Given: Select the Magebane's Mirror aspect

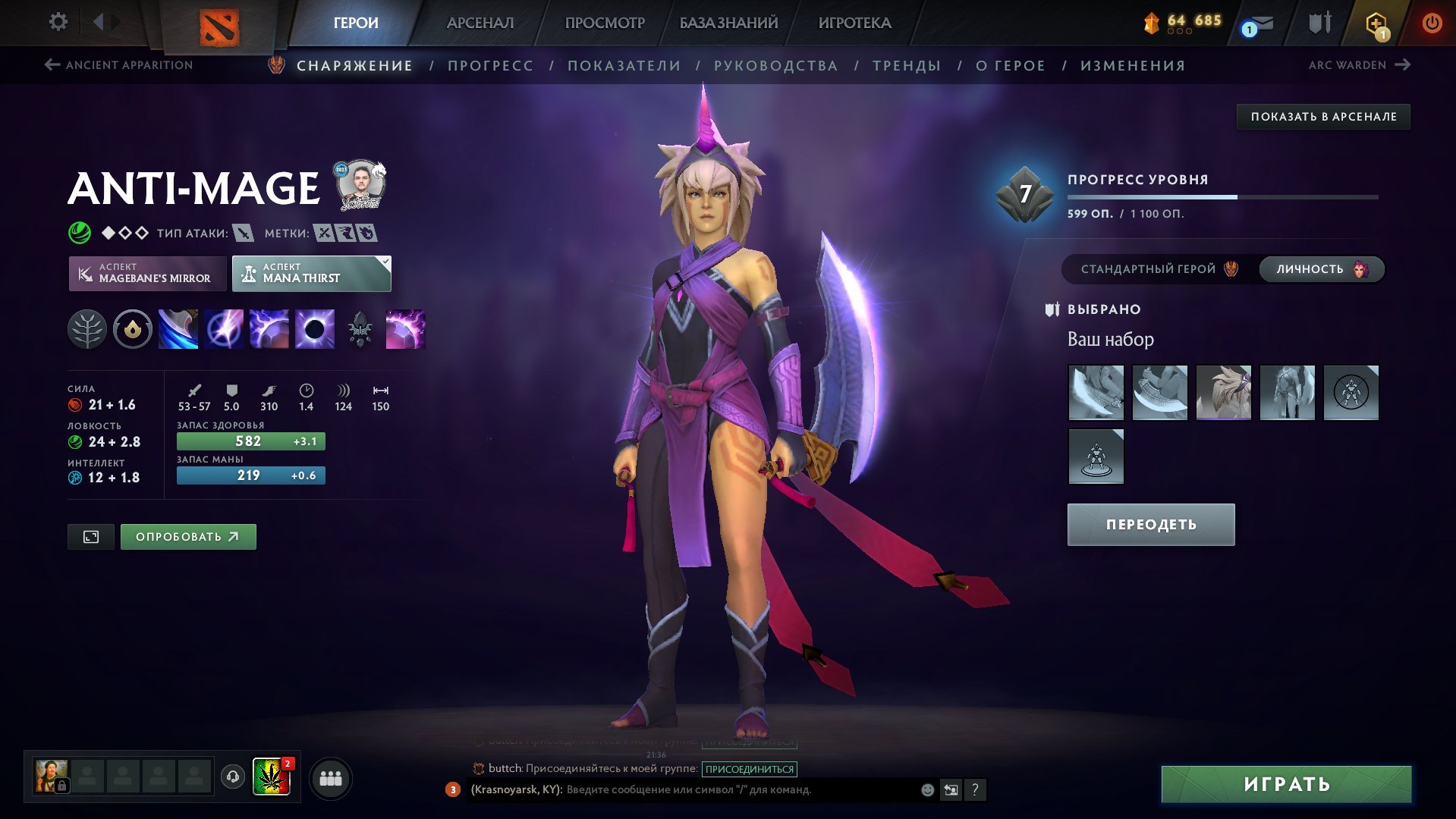Looking at the screenshot, I should coord(149,273).
